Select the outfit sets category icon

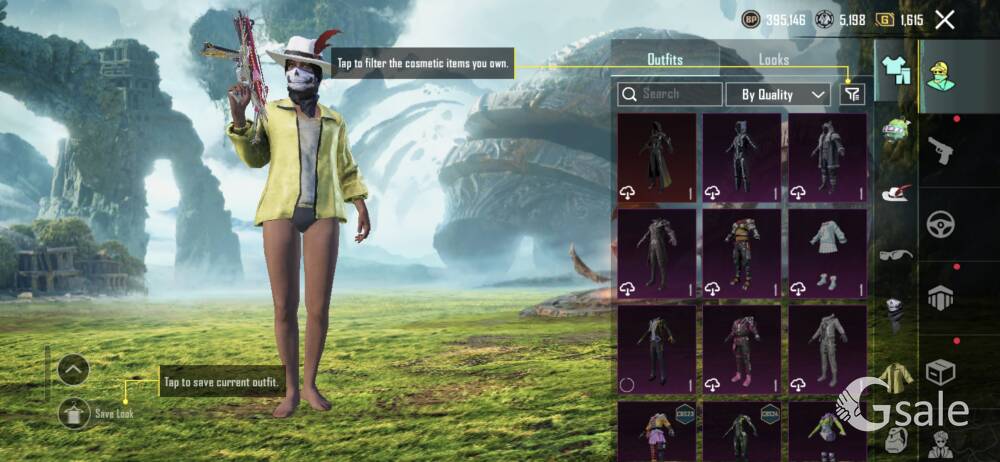(895, 71)
